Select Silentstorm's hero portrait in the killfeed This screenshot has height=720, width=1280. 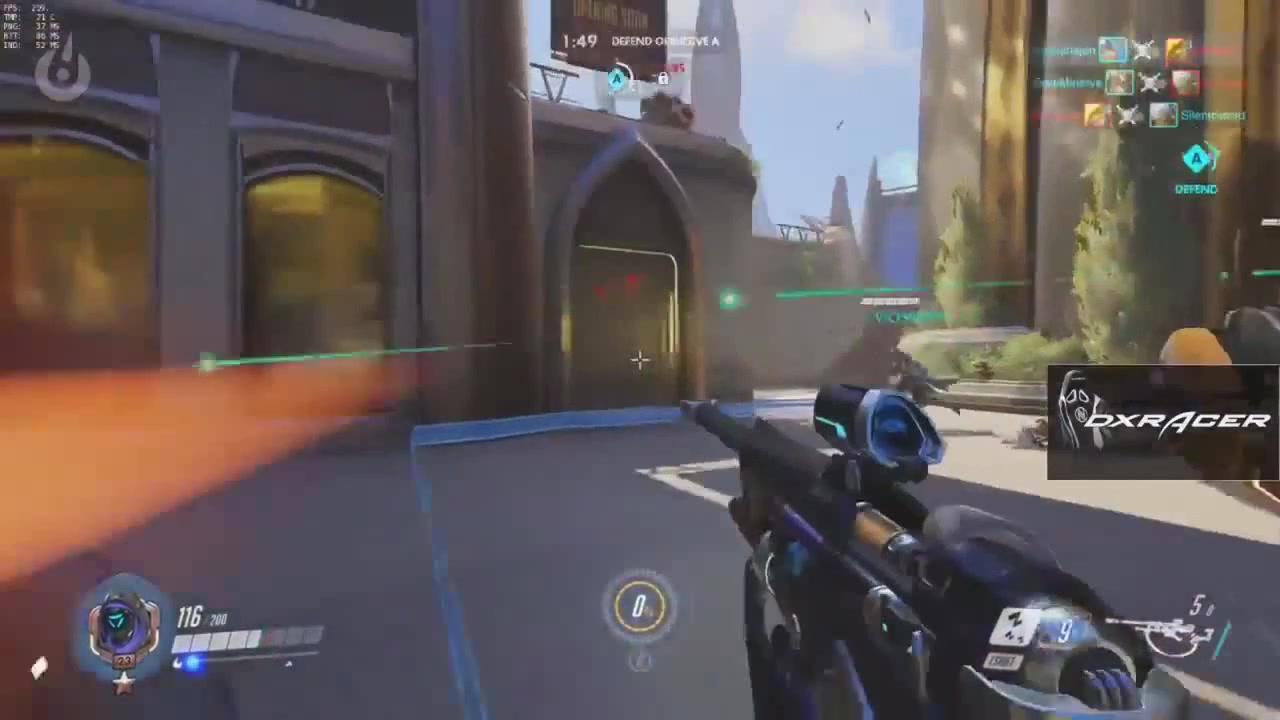(1163, 115)
